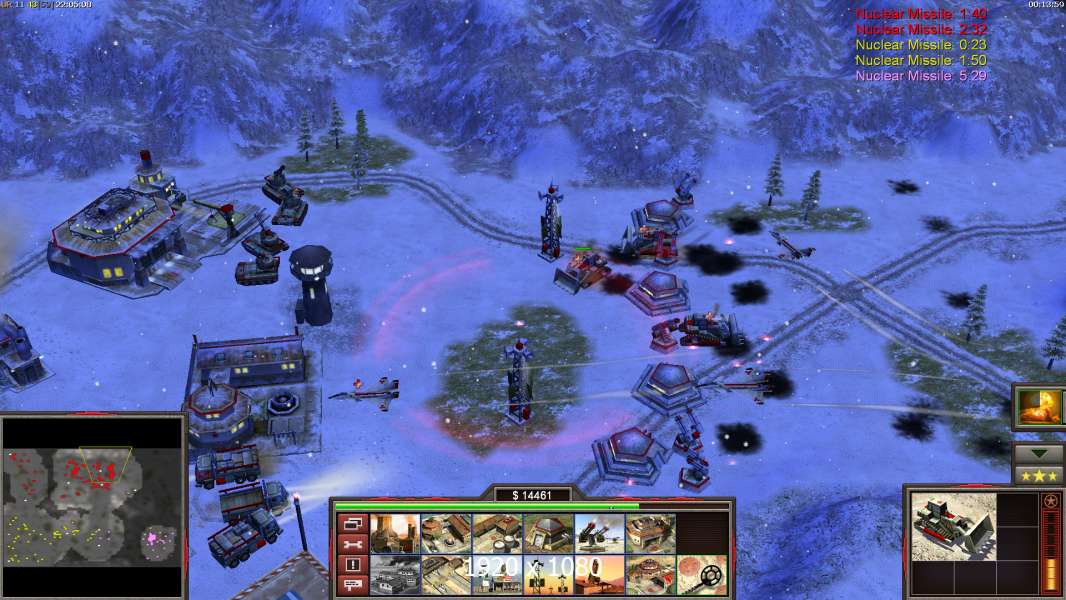Click the overlapping rectangles button

pos(352,523)
